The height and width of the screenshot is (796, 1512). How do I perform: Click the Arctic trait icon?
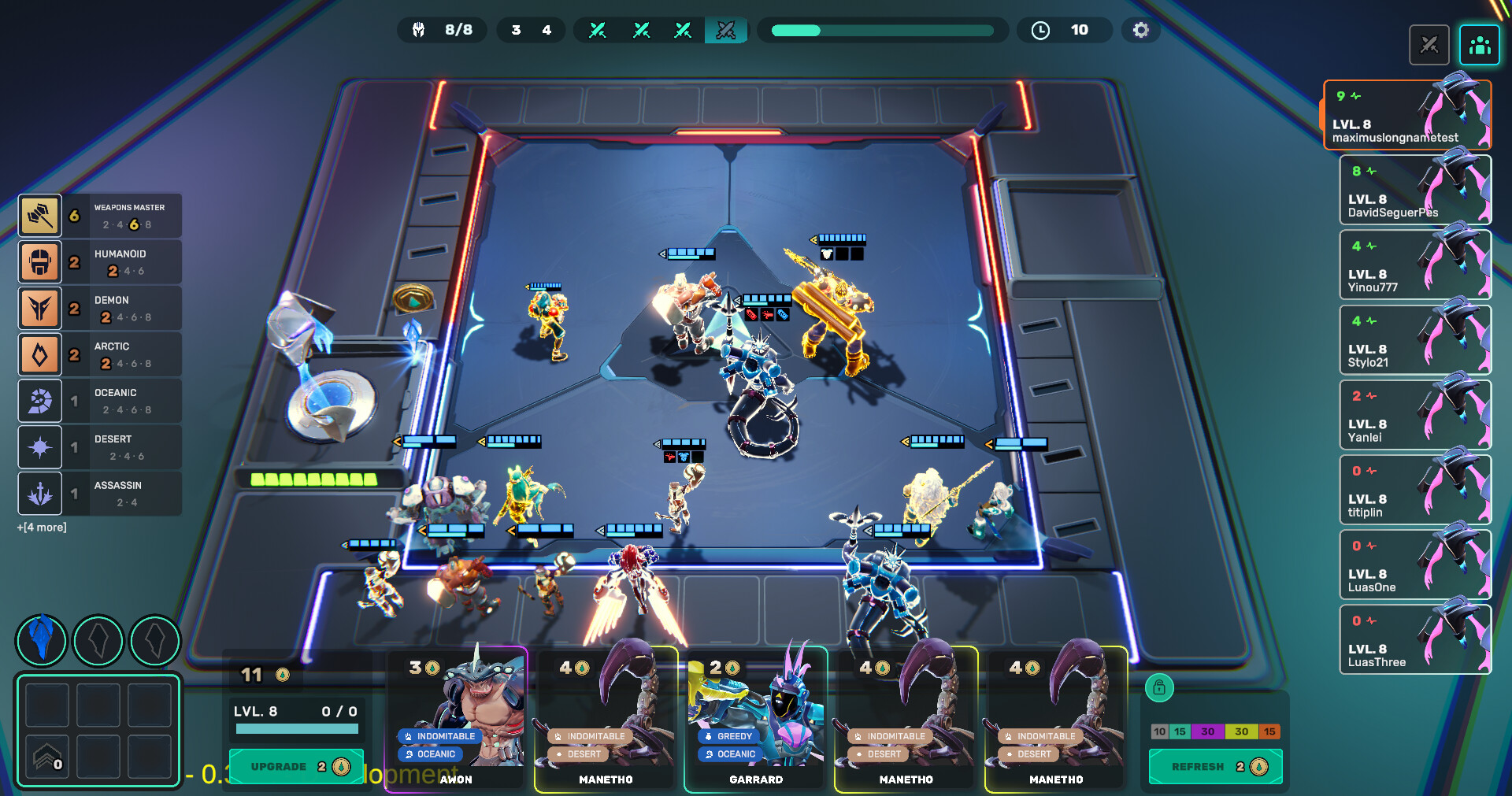point(40,354)
